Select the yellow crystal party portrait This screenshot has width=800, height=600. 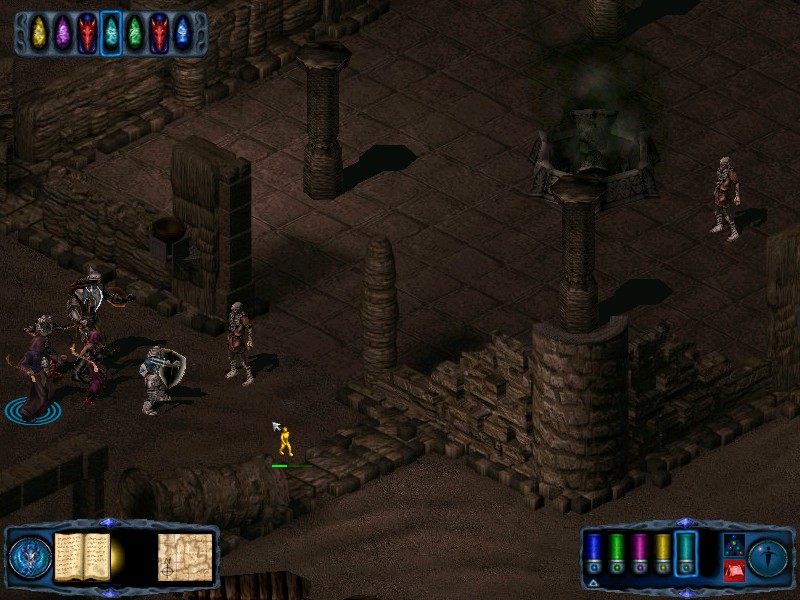click(39, 33)
